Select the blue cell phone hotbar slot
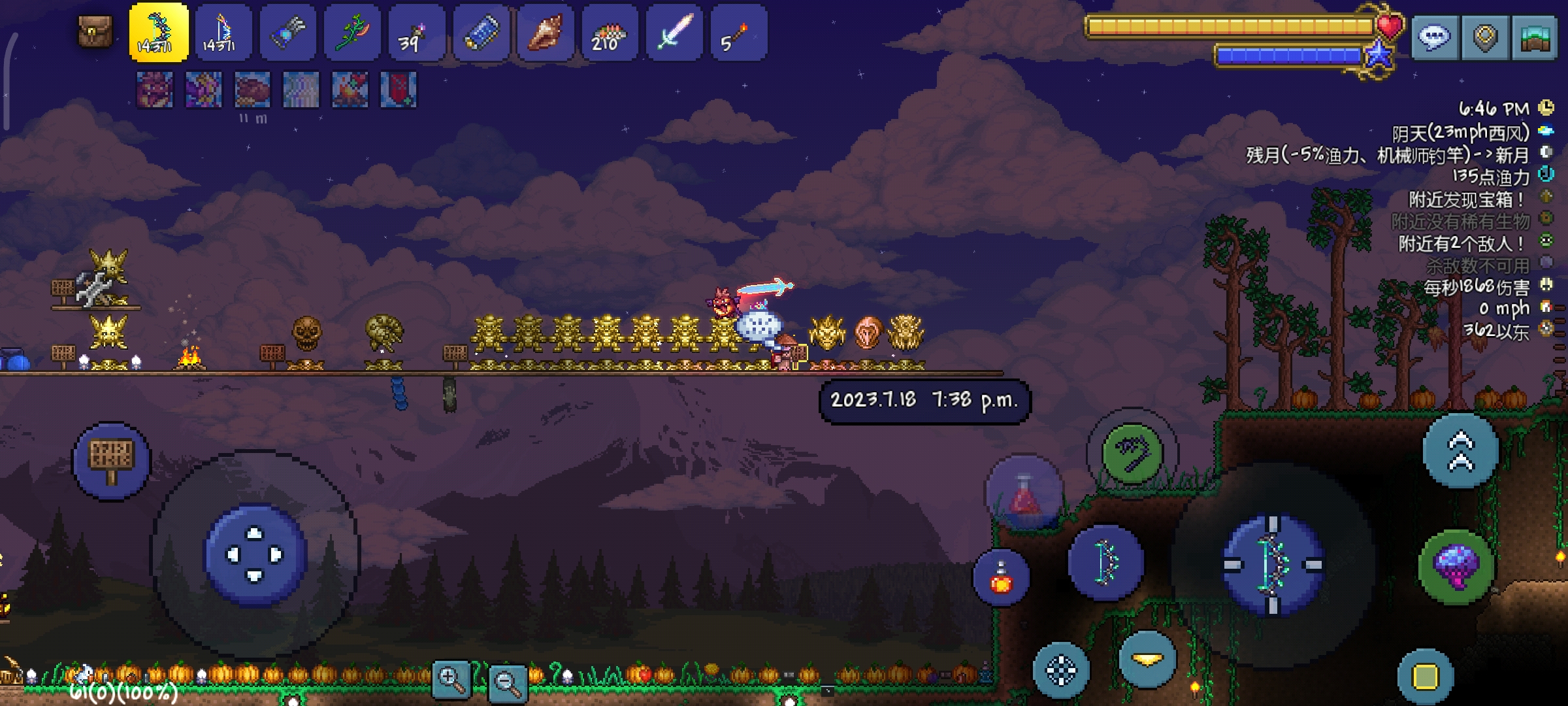 coord(481,33)
